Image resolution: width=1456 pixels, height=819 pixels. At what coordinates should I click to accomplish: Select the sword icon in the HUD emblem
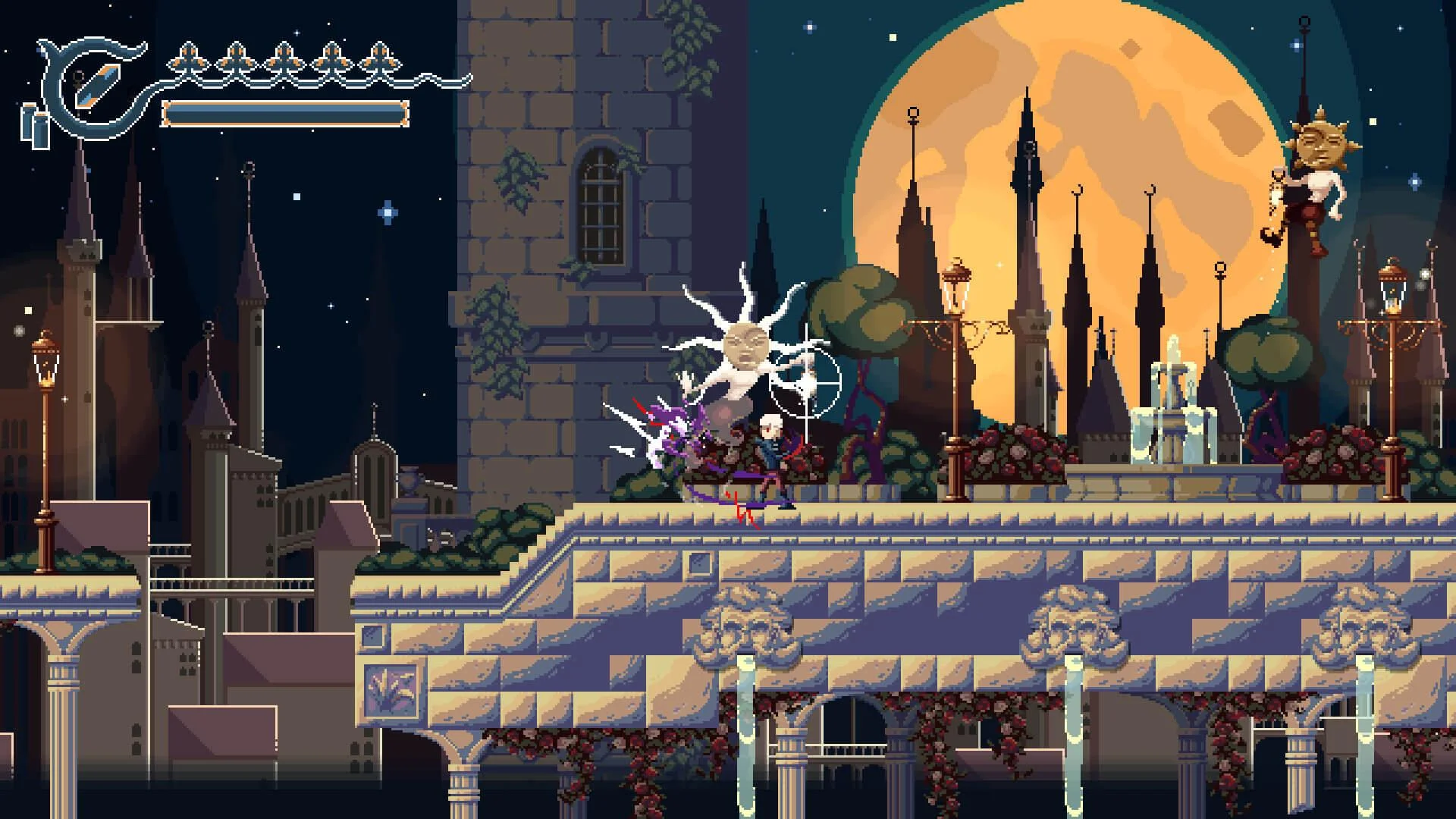click(x=97, y=85)
